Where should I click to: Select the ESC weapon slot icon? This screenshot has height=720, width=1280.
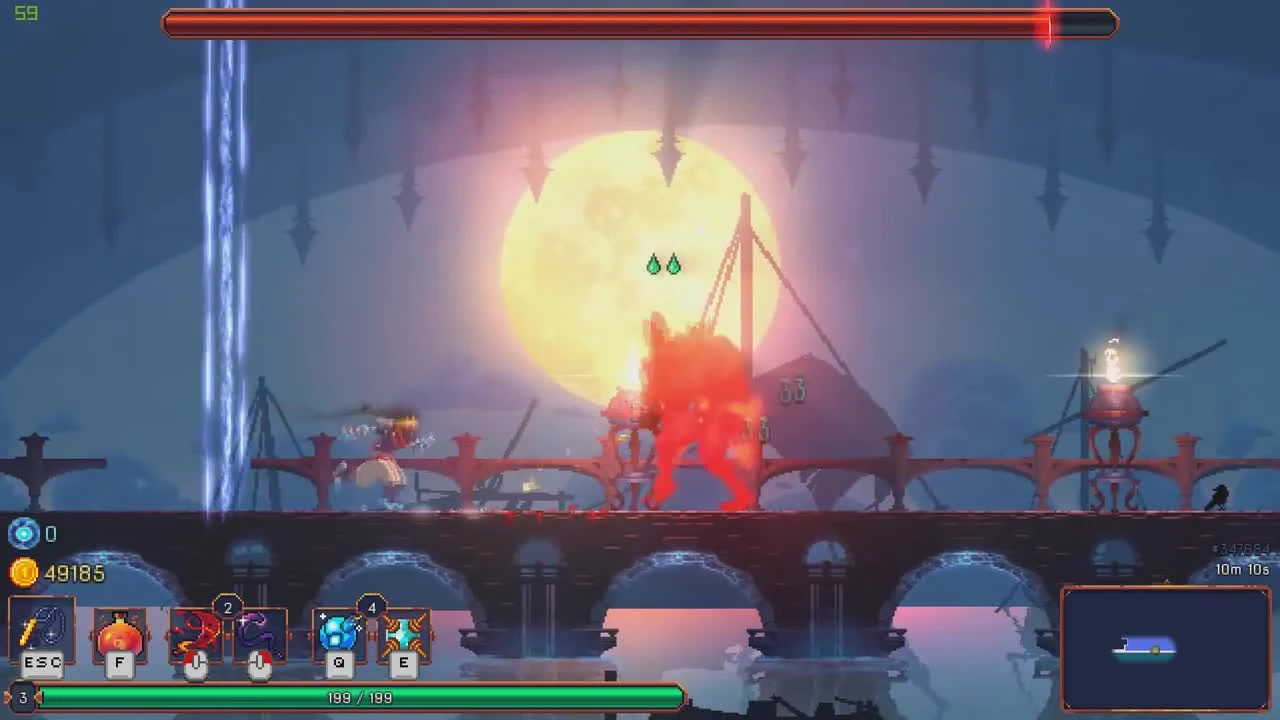pyautogui.click(x=41, y=630)
